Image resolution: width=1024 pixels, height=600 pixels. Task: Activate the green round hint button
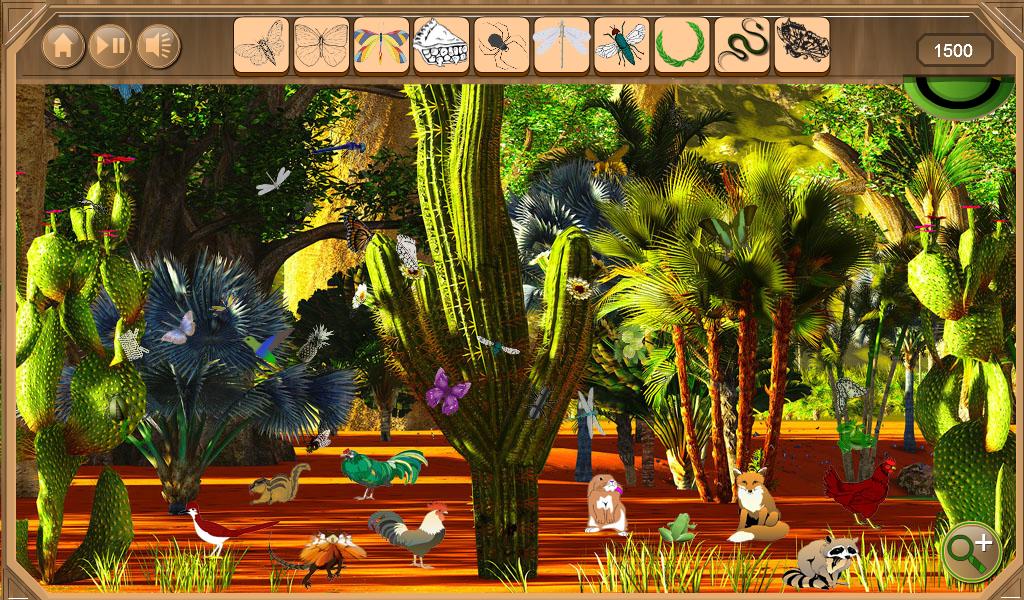958,95
